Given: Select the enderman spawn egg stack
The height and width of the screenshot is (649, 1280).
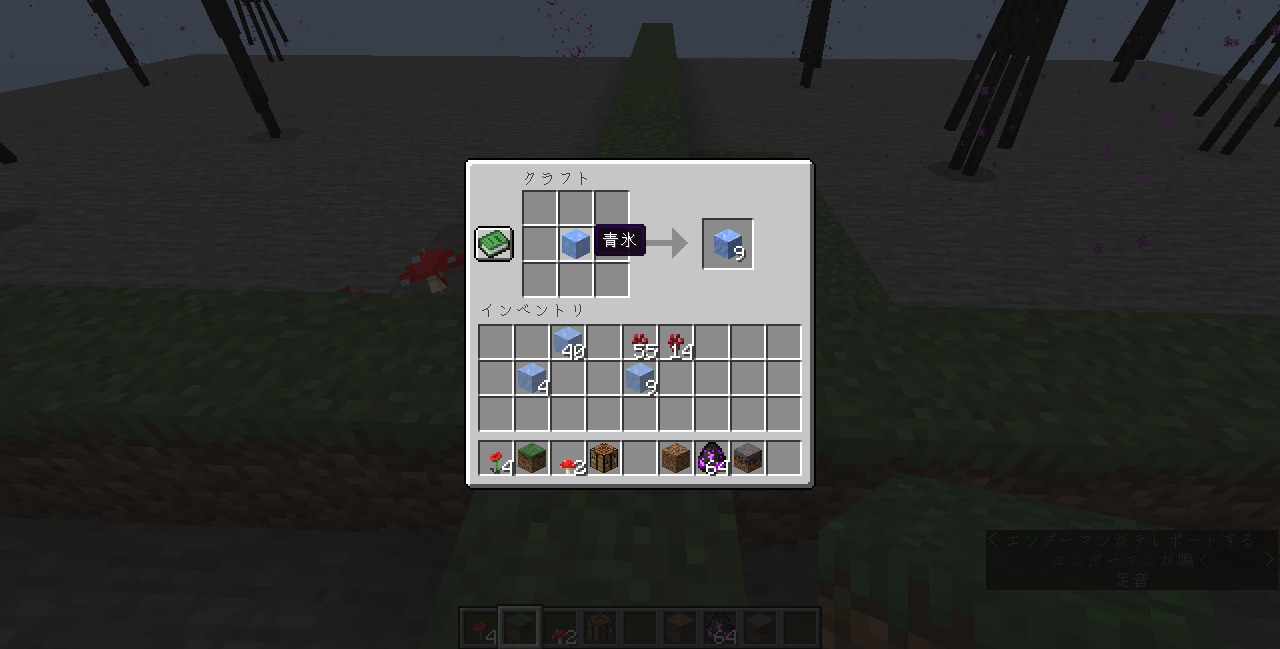Looking at the screenshot, I should point(712,458).
